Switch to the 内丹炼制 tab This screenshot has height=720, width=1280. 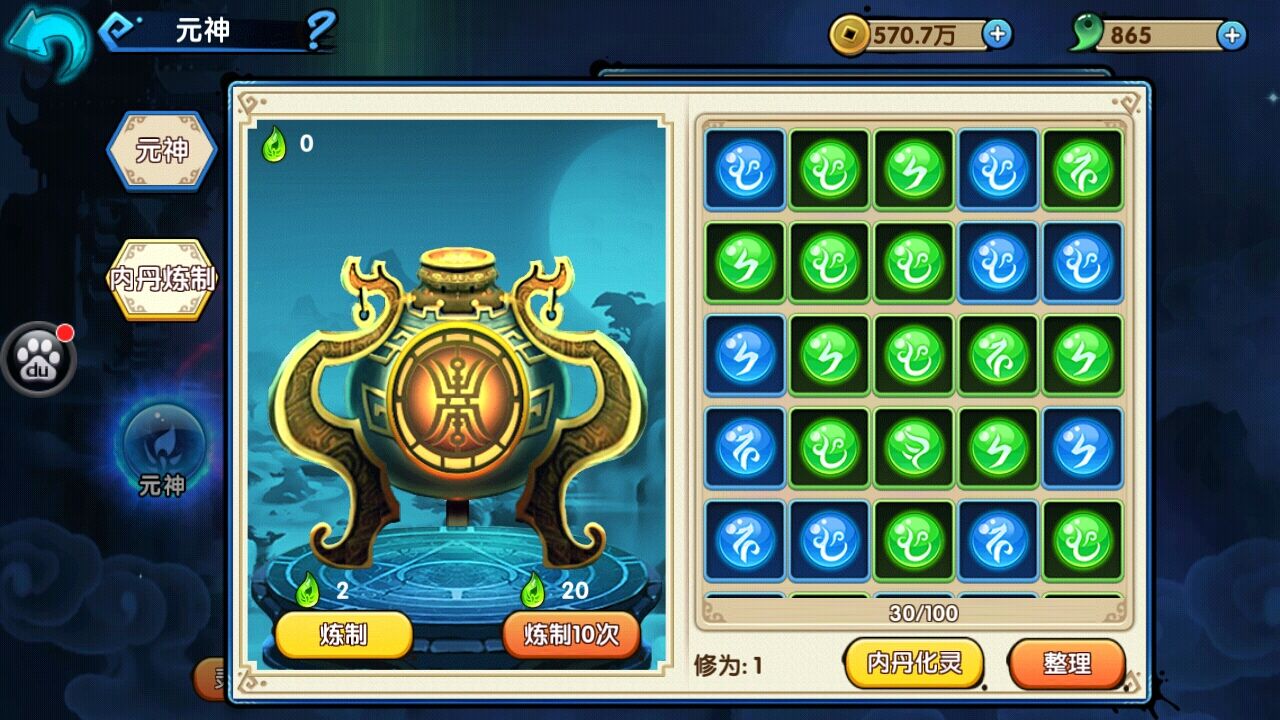(x=162, y=279)
